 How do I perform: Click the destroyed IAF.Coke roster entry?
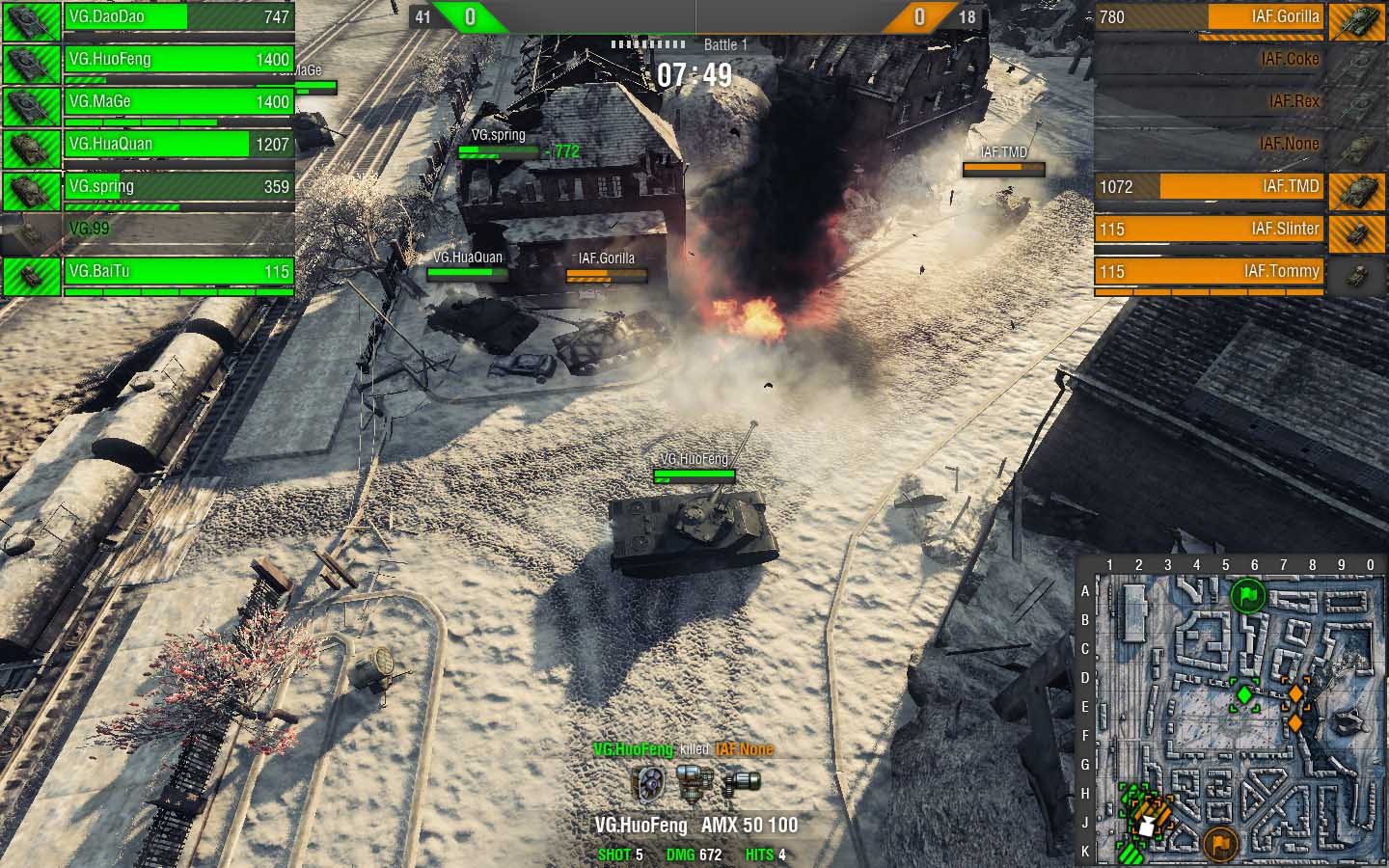click(x=1210, y=60)
